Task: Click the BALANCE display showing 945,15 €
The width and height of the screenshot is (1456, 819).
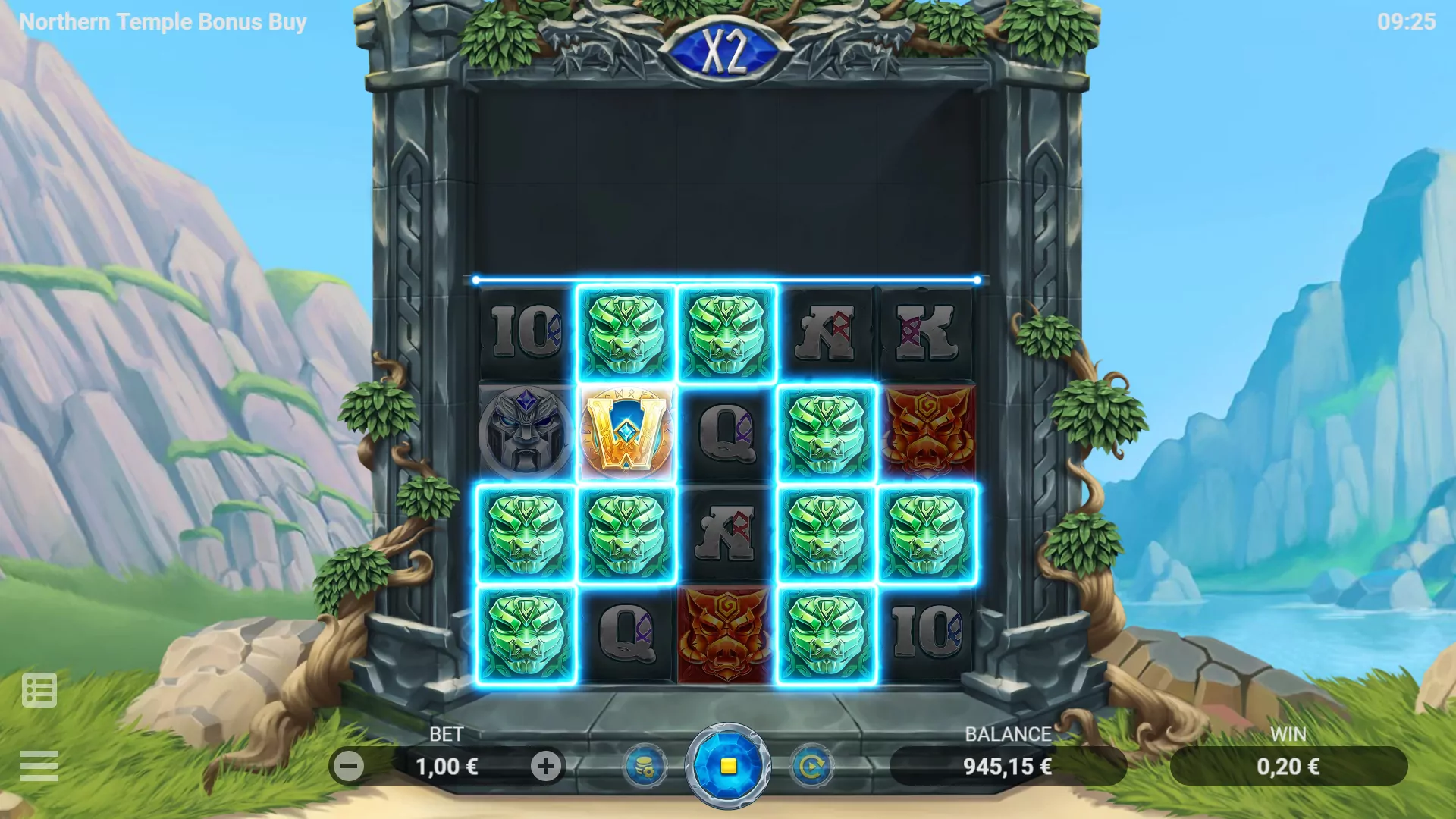Action: [1007, 766]
